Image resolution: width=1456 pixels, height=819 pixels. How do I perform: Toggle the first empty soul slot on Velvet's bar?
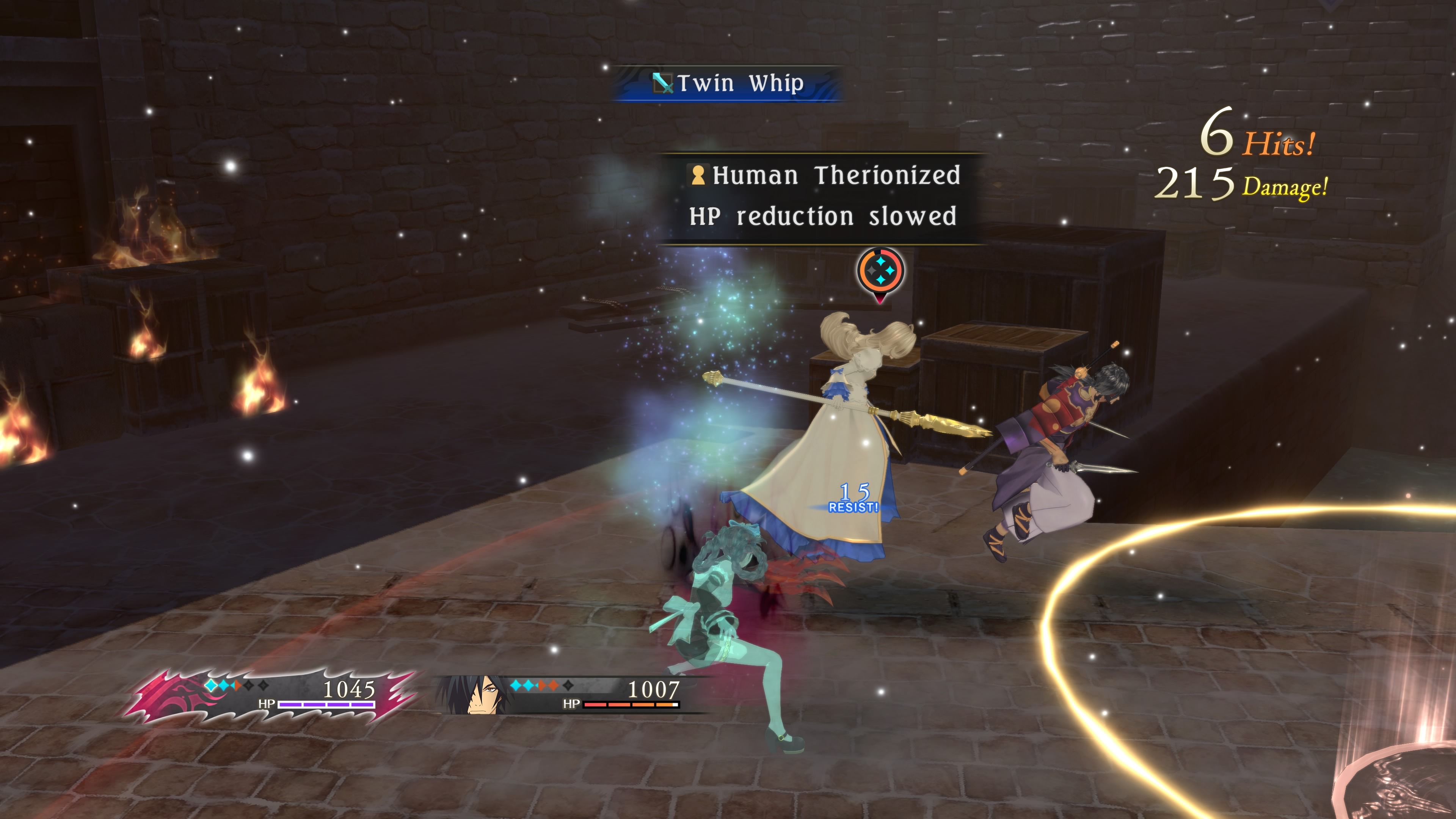tap(248, 686)
